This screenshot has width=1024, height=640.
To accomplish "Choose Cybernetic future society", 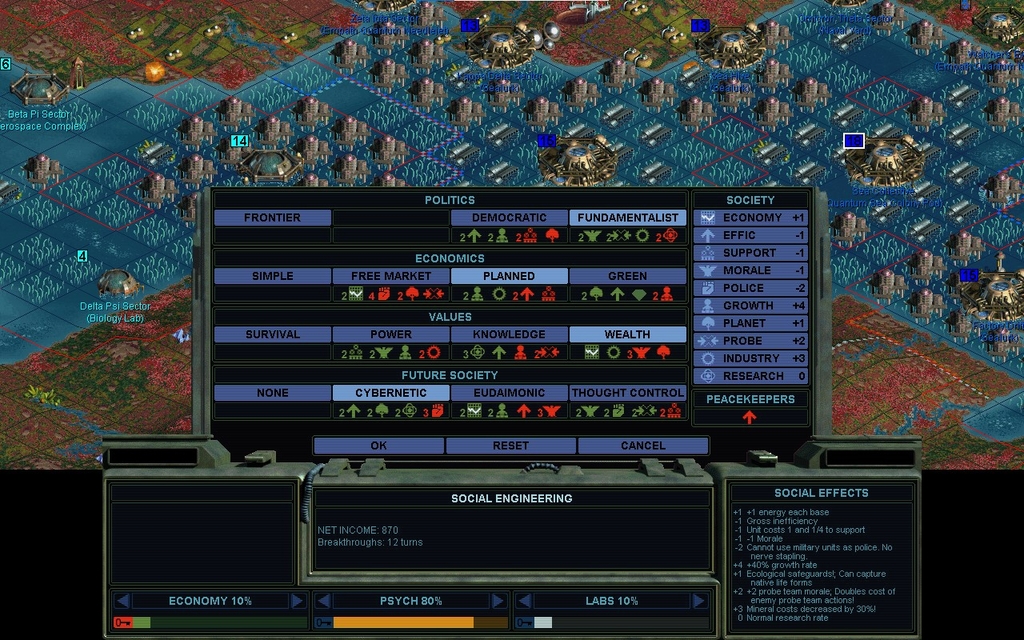I will coord(391,394).
